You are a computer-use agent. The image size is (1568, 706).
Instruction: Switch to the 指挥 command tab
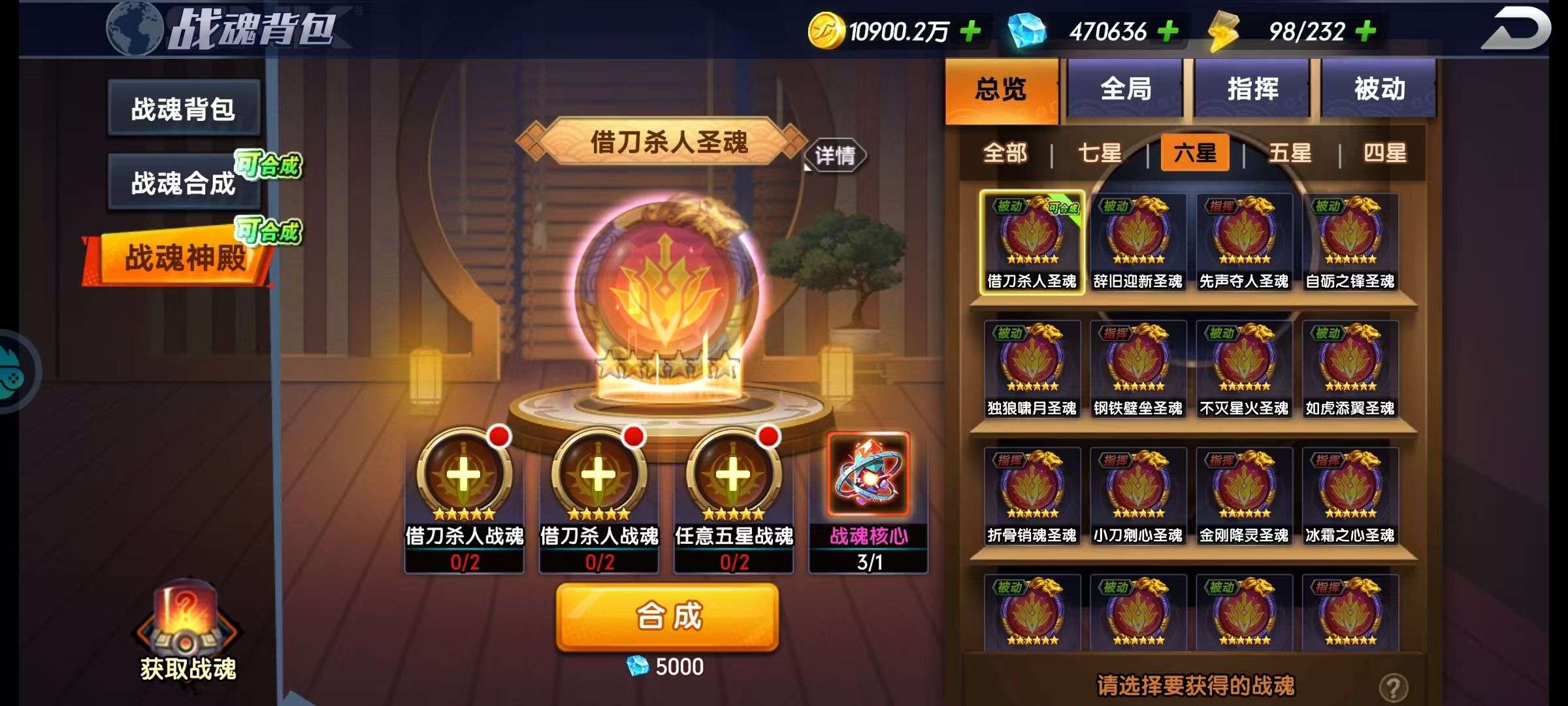(1252, 90)
